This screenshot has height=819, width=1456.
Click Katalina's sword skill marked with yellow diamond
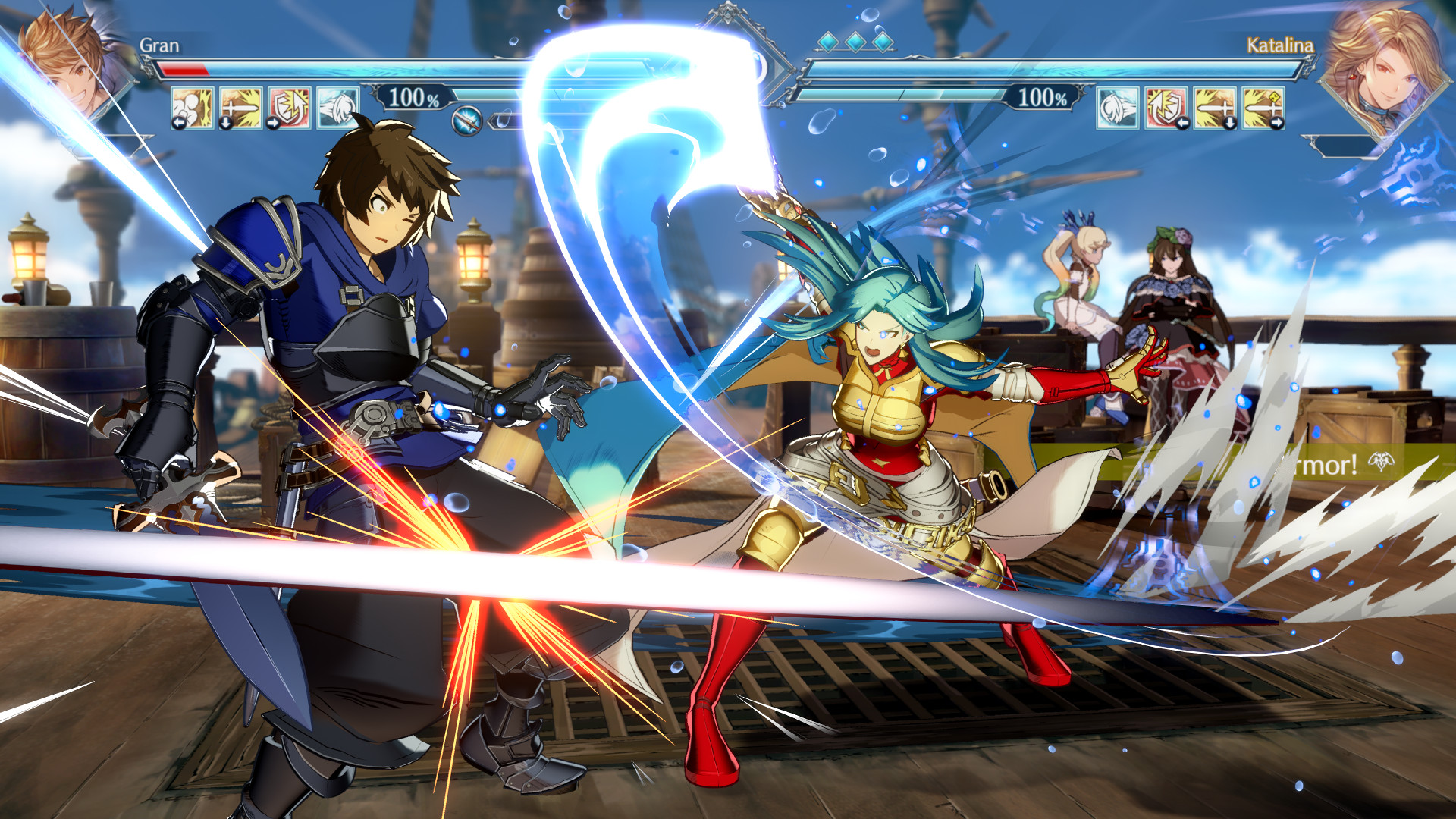click(1264, 108)
